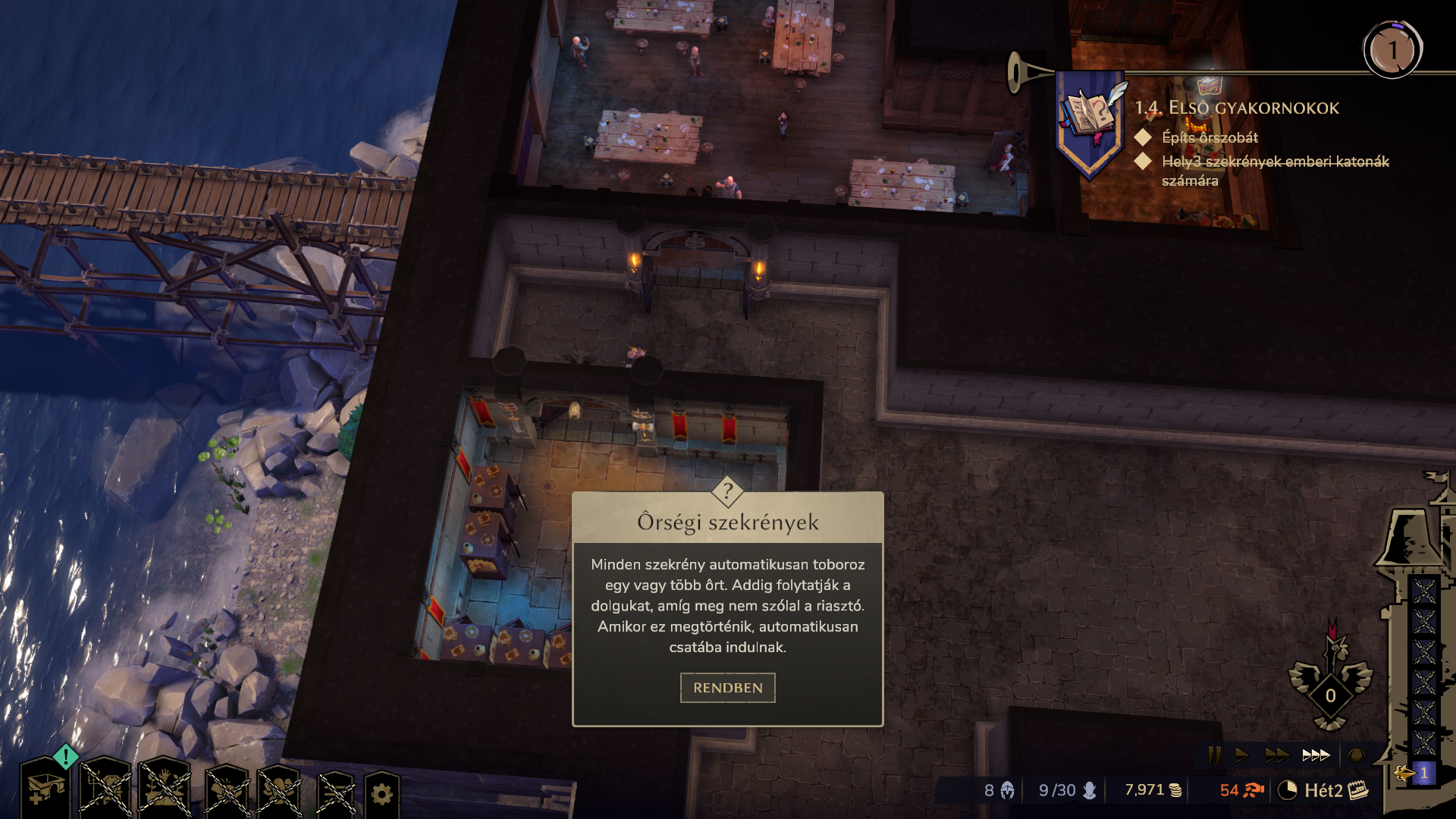The width and height of the screenshot is (1456, 819).
Task: Open the chained list lines menu
Action: [335, 794]
